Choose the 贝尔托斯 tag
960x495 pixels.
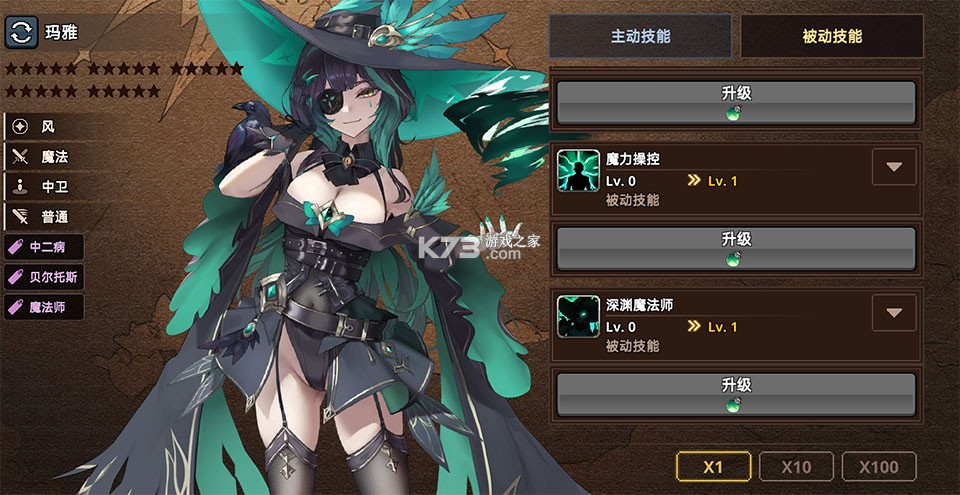tap(45, 277)
